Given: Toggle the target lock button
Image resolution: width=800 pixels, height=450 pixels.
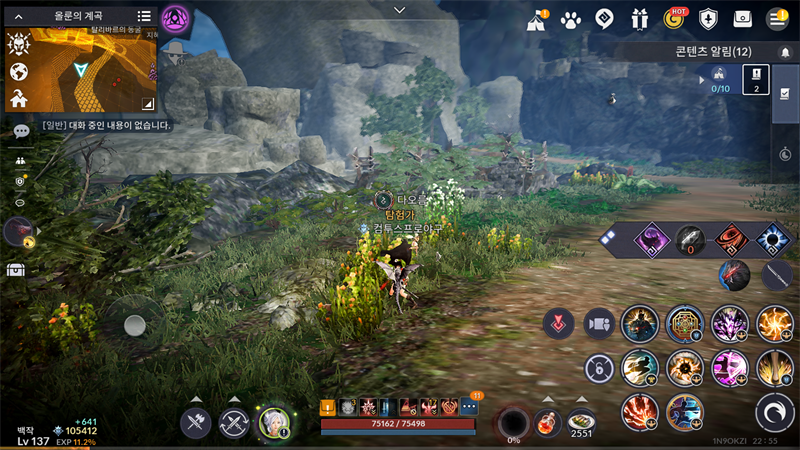Looking at the screenshot, I should coord(598,368).
